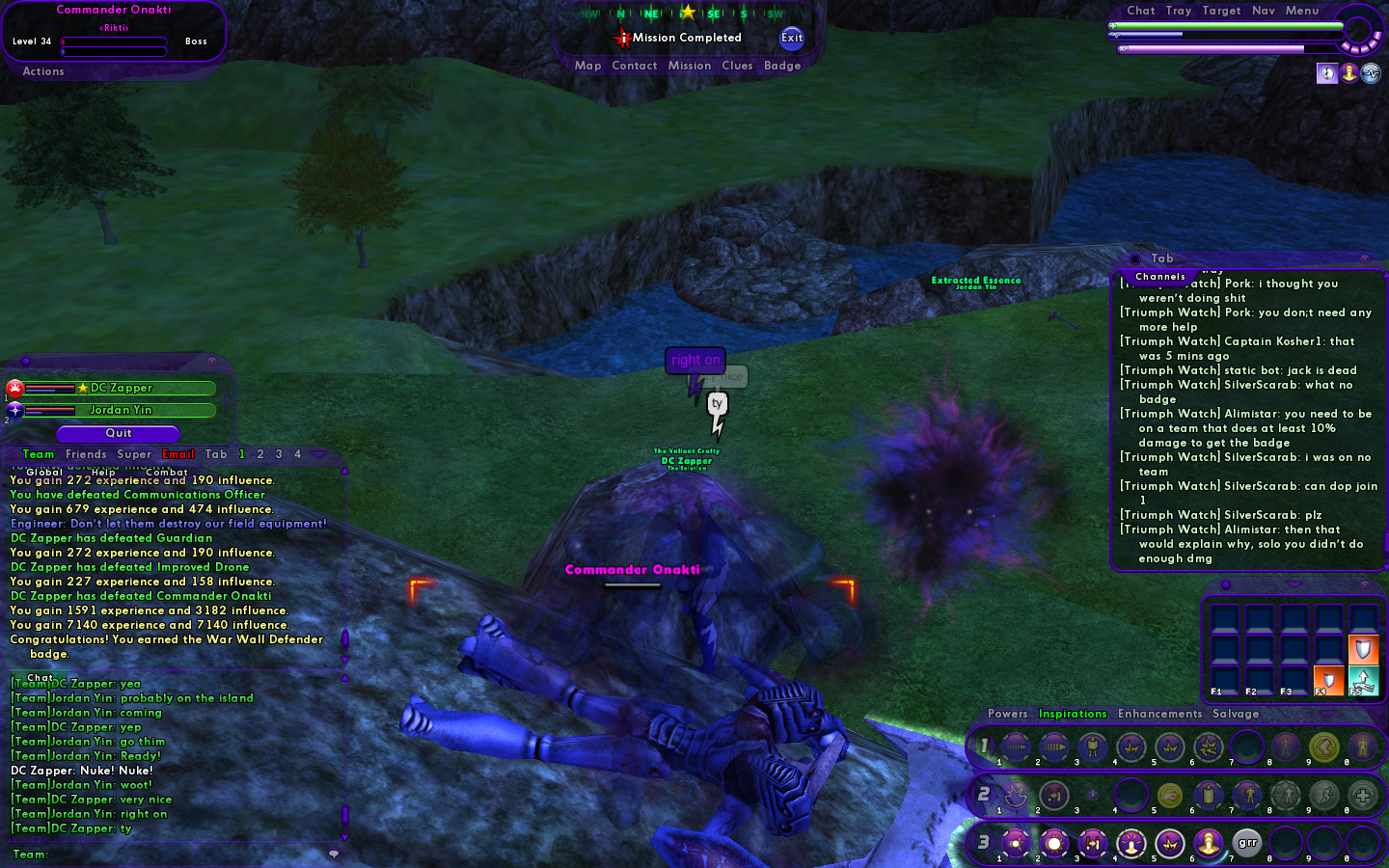Open the Map from the nav bar
Image resolution: width=1389 pixels, height=868 pixels.
[x=587, y=66]
